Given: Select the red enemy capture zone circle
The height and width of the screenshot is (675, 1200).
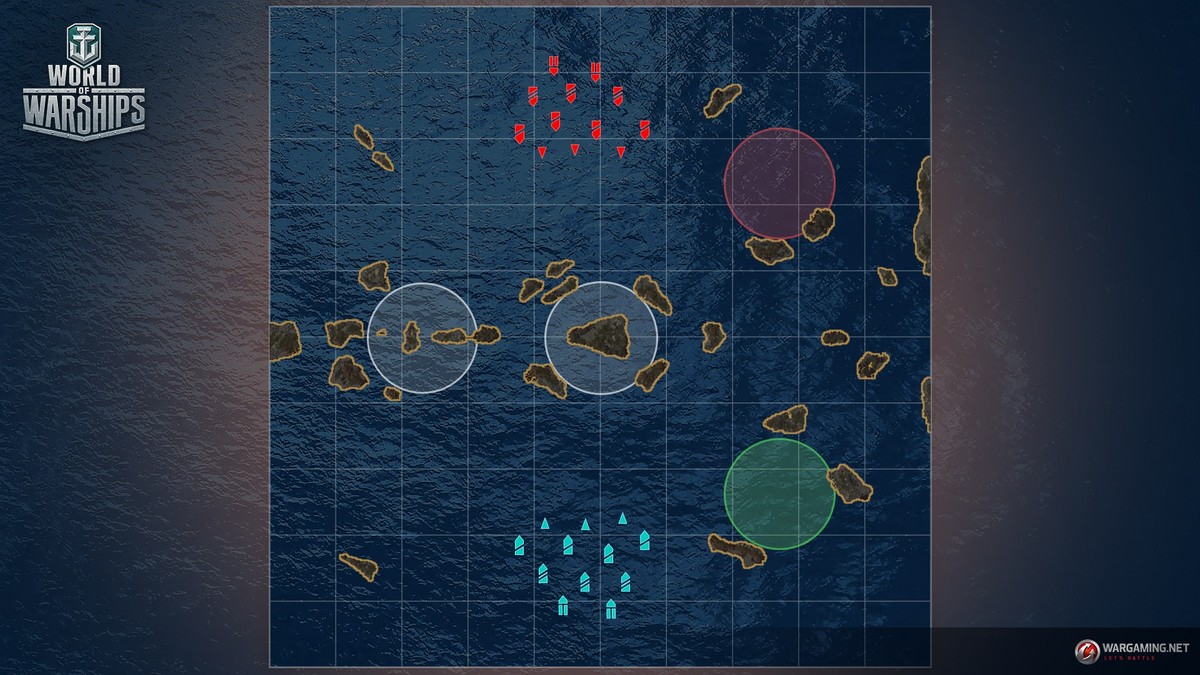Looking at the screenshot, I should point(779,182).
